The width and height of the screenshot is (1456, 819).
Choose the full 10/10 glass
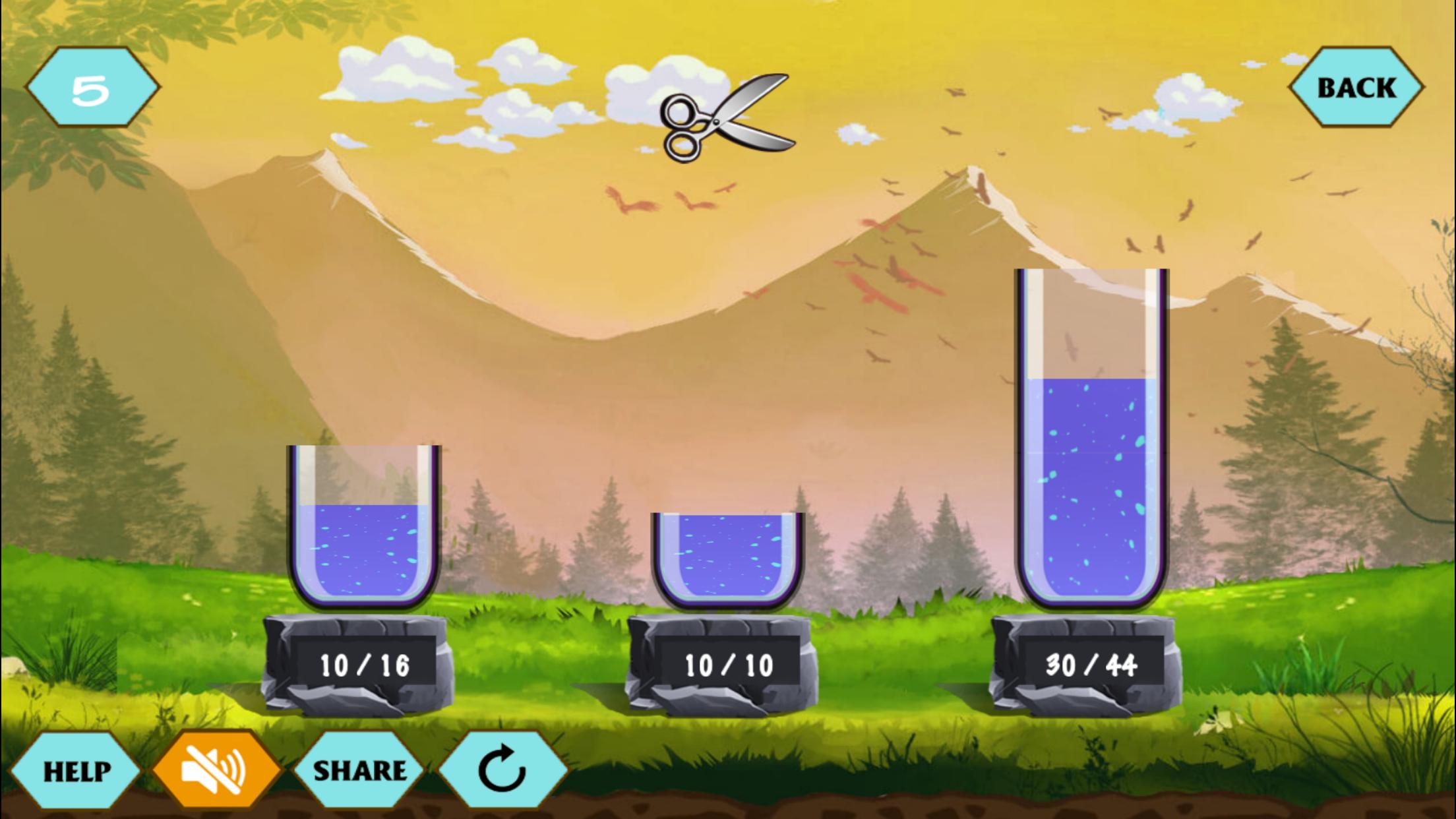coord(728,561)
